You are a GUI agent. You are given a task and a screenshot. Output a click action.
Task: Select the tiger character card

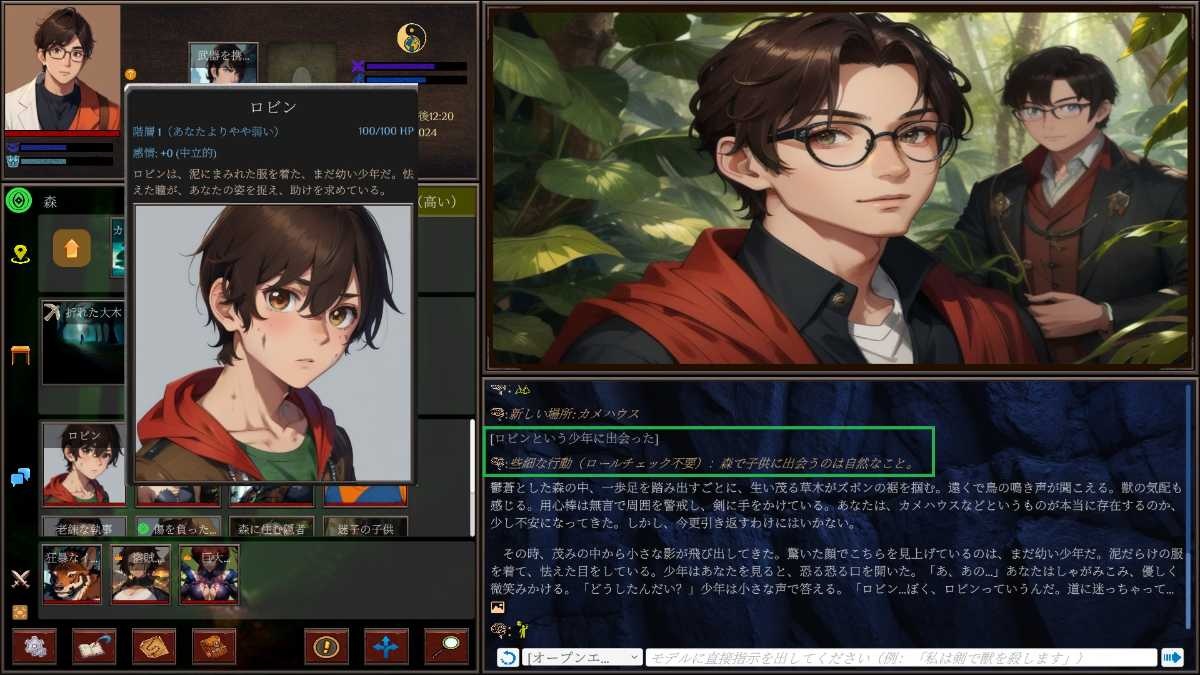tap(71, 574)
